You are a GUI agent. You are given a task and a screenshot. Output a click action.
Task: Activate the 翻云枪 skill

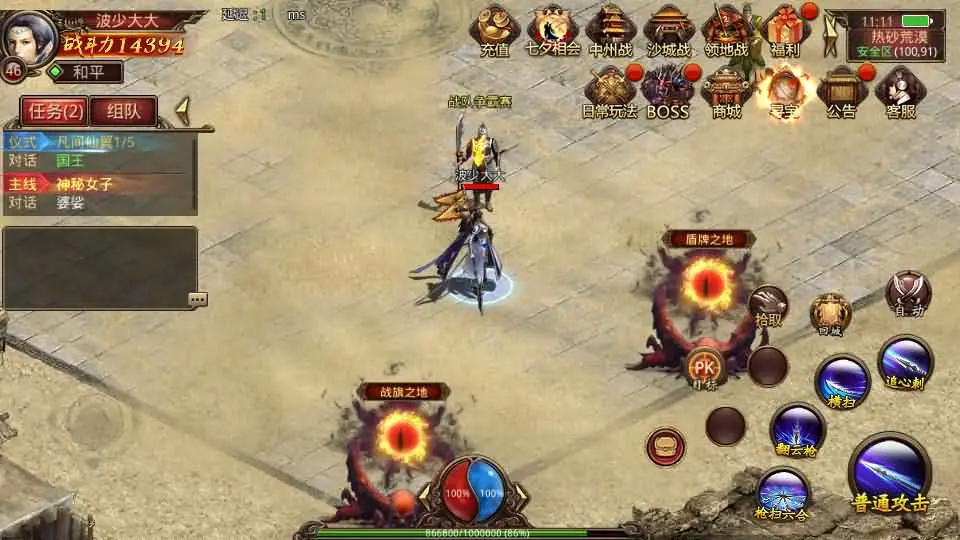coord(796,429)
